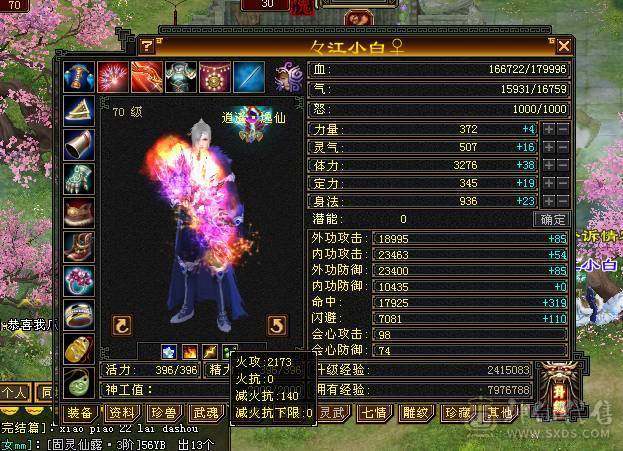Open the 资料 info tab

coord(122,413)
